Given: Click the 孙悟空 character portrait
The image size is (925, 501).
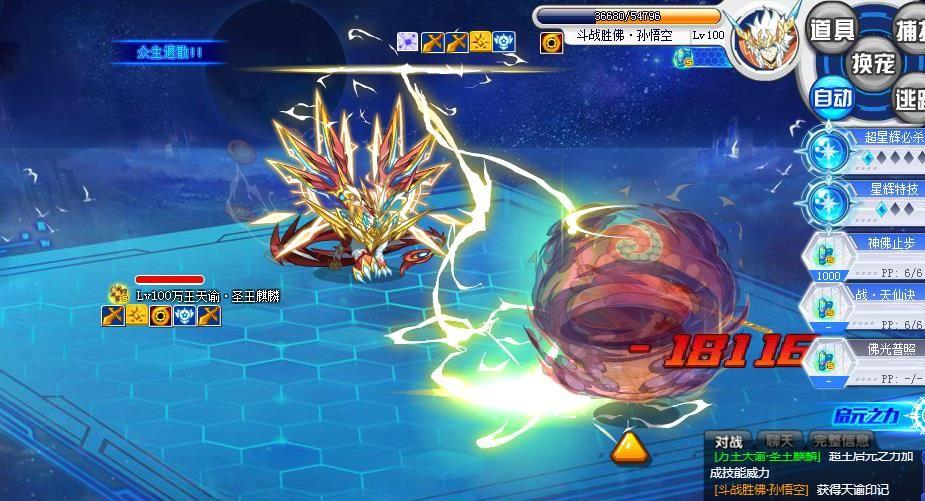Looking at the screenshot, I should [763, 42].
